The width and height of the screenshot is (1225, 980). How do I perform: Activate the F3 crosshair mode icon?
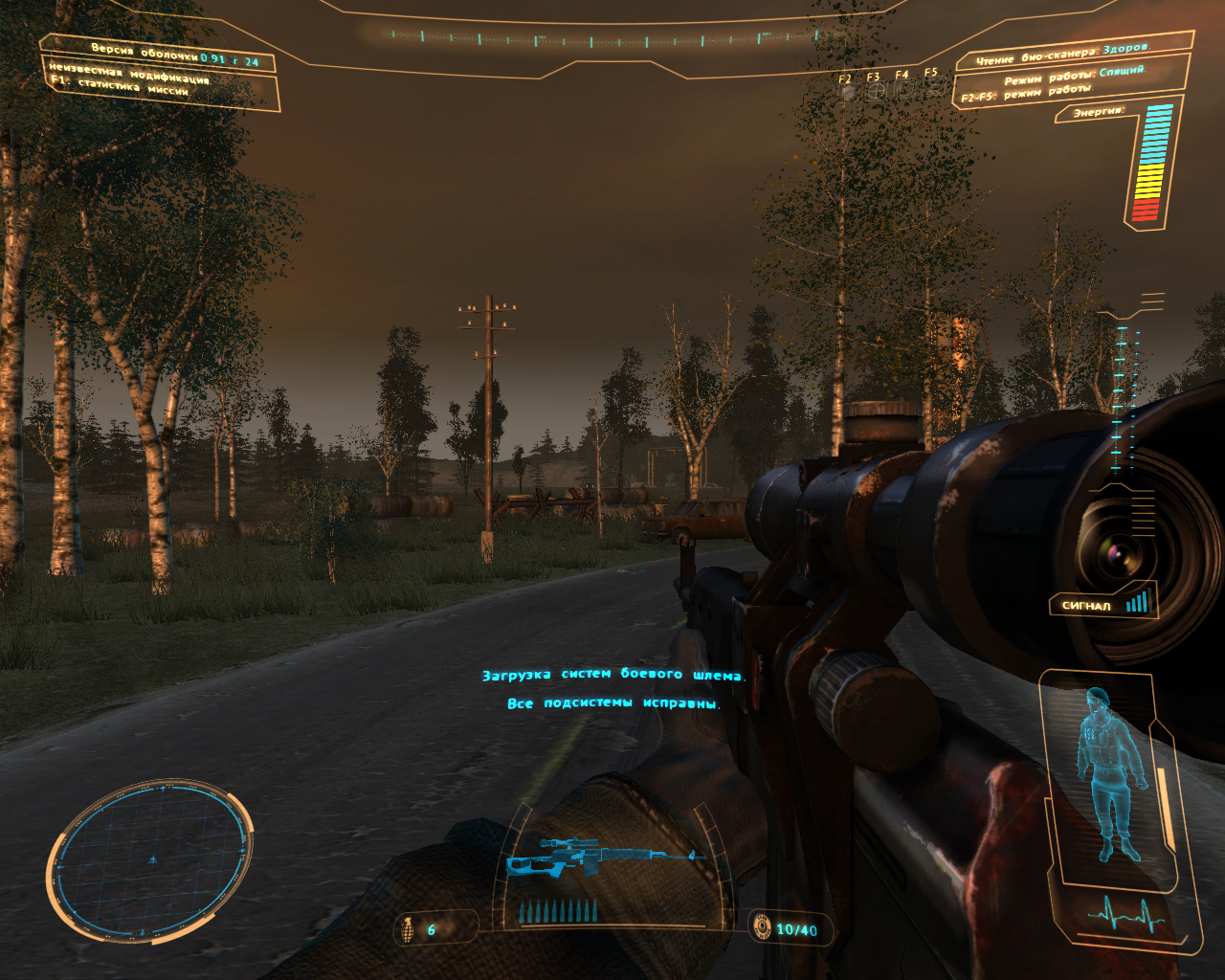coord(875,91)
